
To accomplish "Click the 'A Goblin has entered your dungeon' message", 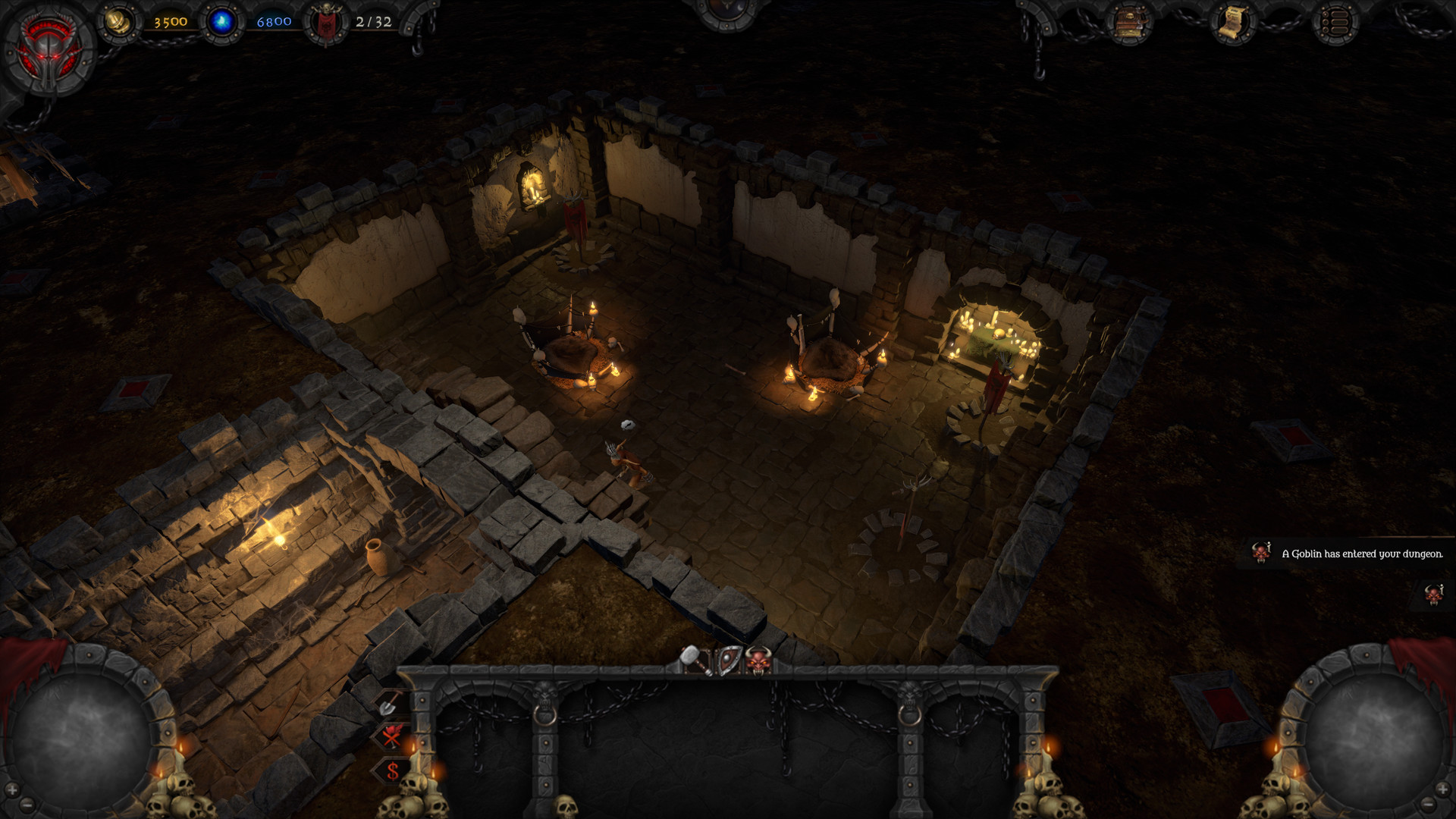I will [x=1365, y=554].
